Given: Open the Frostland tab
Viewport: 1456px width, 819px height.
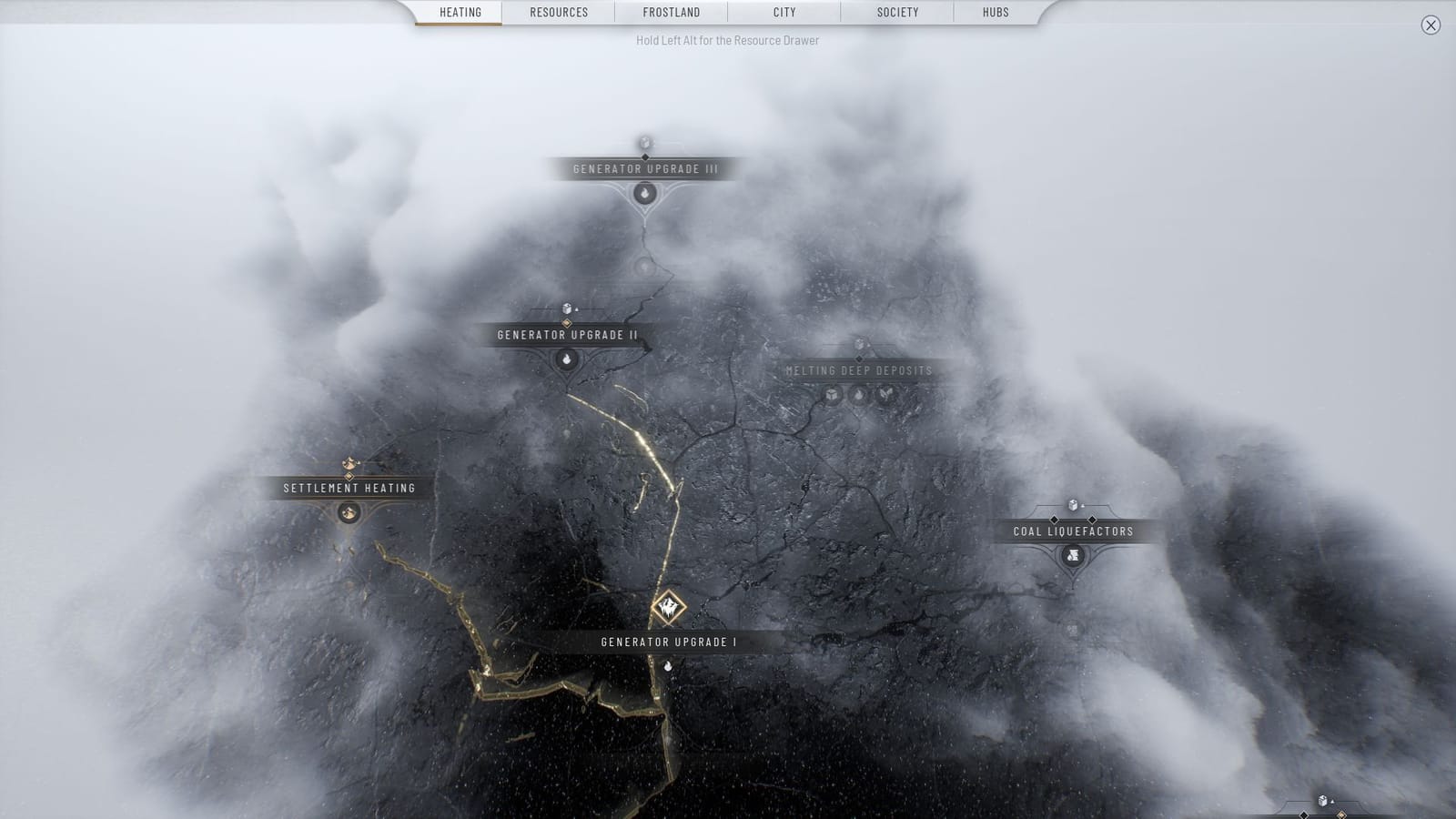Looking at the screenshot, I should [x=672, y=12].
